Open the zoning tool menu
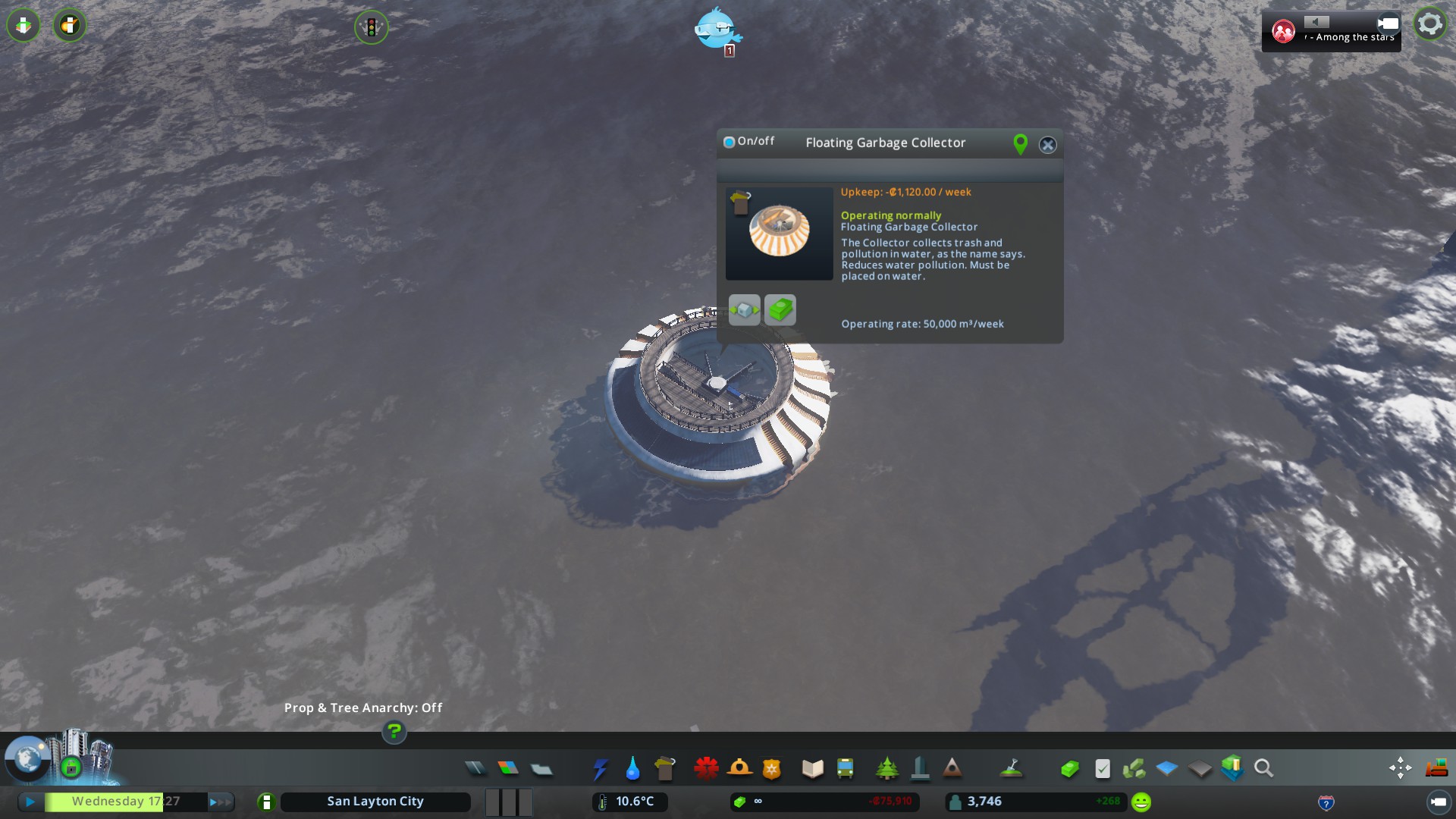 click(x=508, y=769)
